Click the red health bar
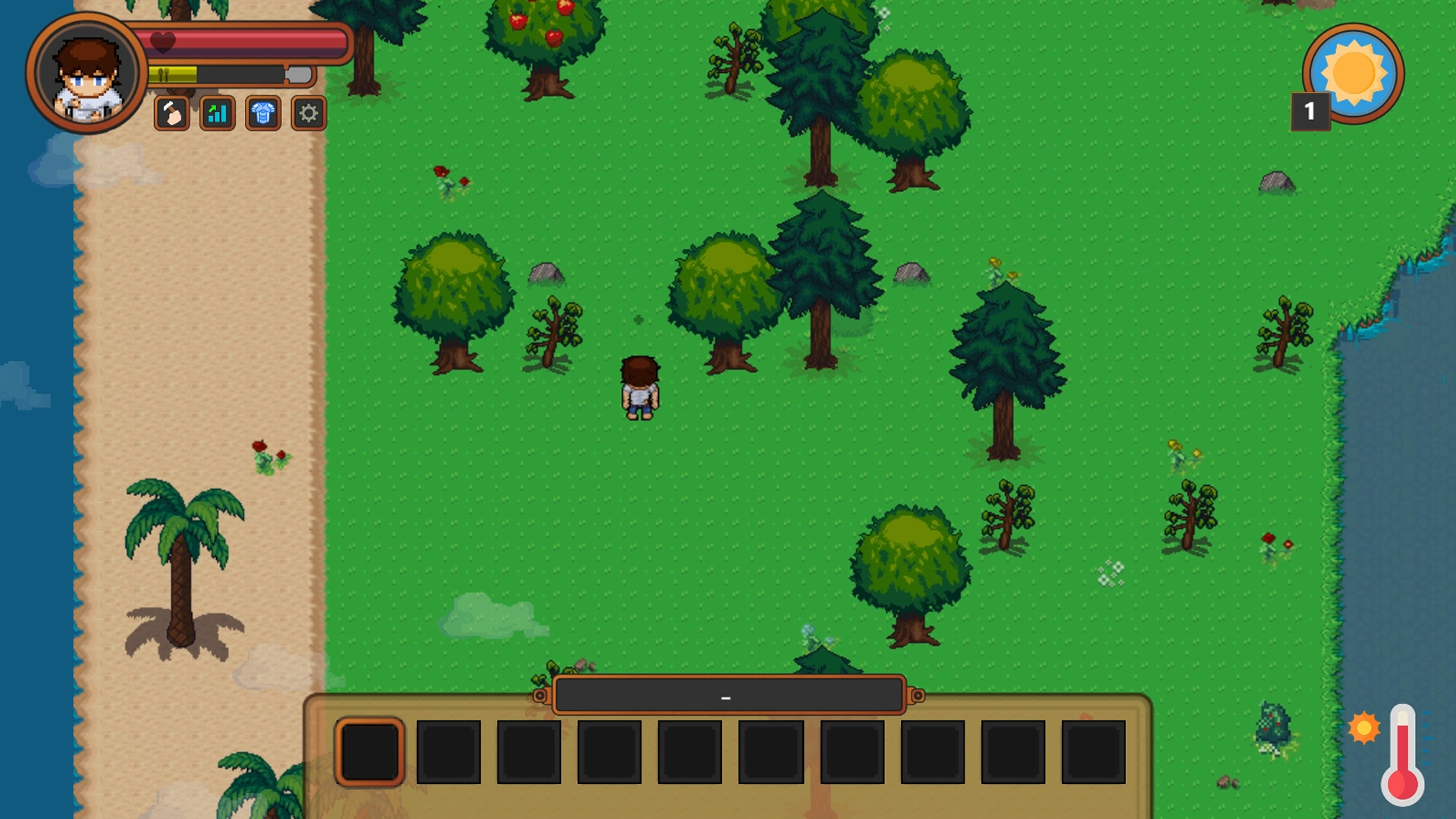Image resolution: width=1456 pixels, height=819 pixels. [x=250, y=43]
